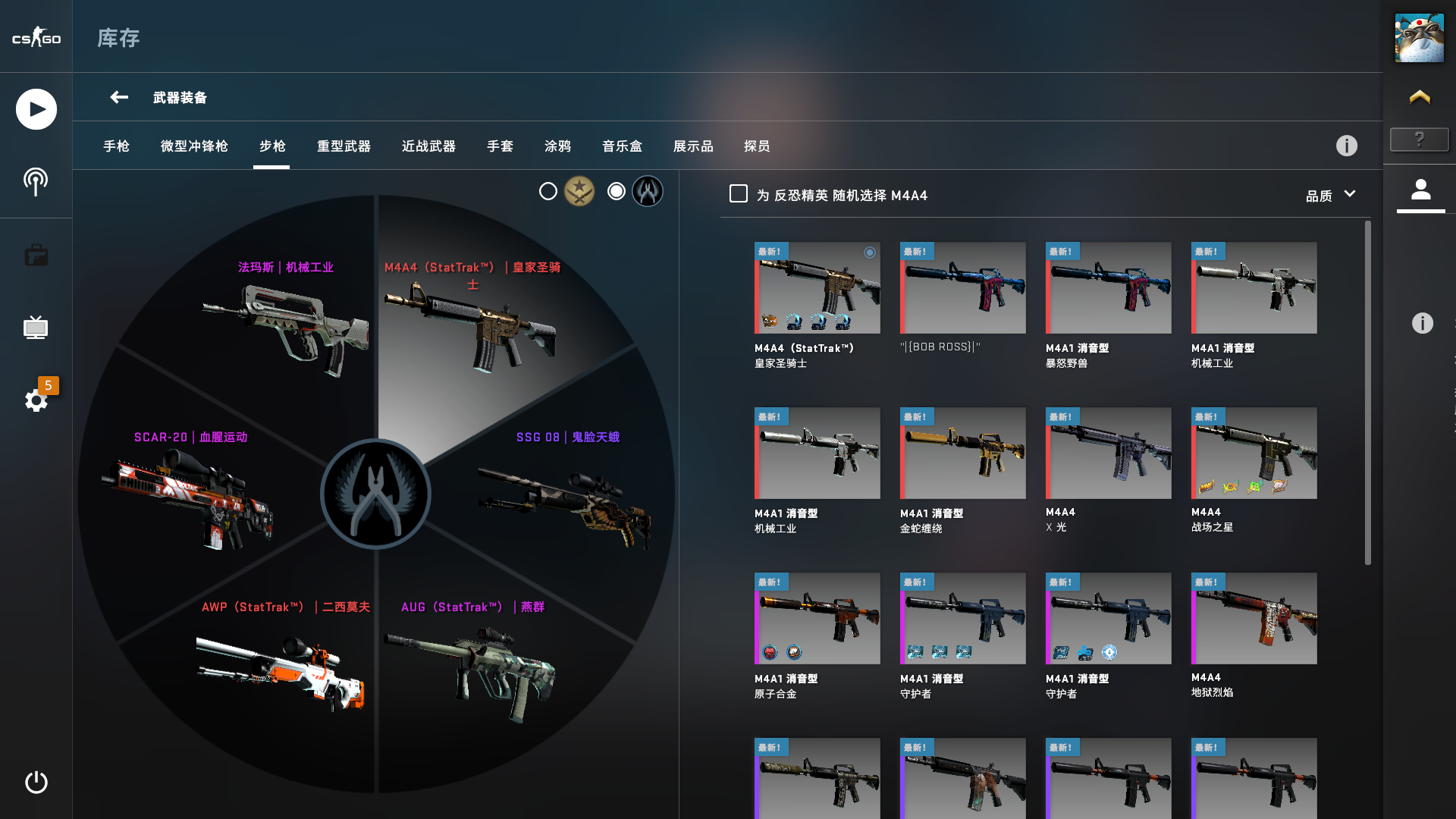
Task: Click the 探员 menu entry
Action: point(755,146)
